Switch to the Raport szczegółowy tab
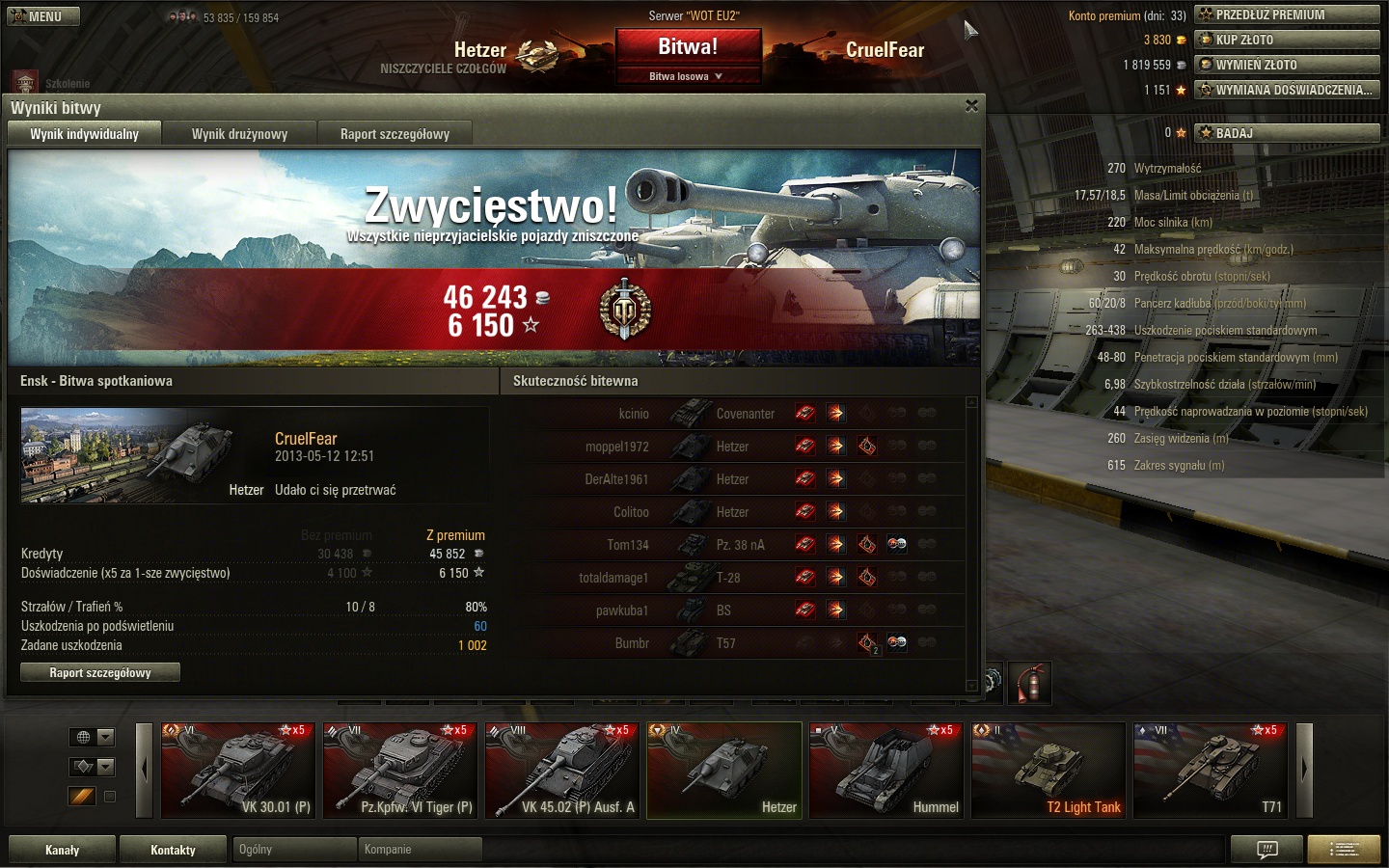Screen dimensions: 1389x868 point(395,134)
